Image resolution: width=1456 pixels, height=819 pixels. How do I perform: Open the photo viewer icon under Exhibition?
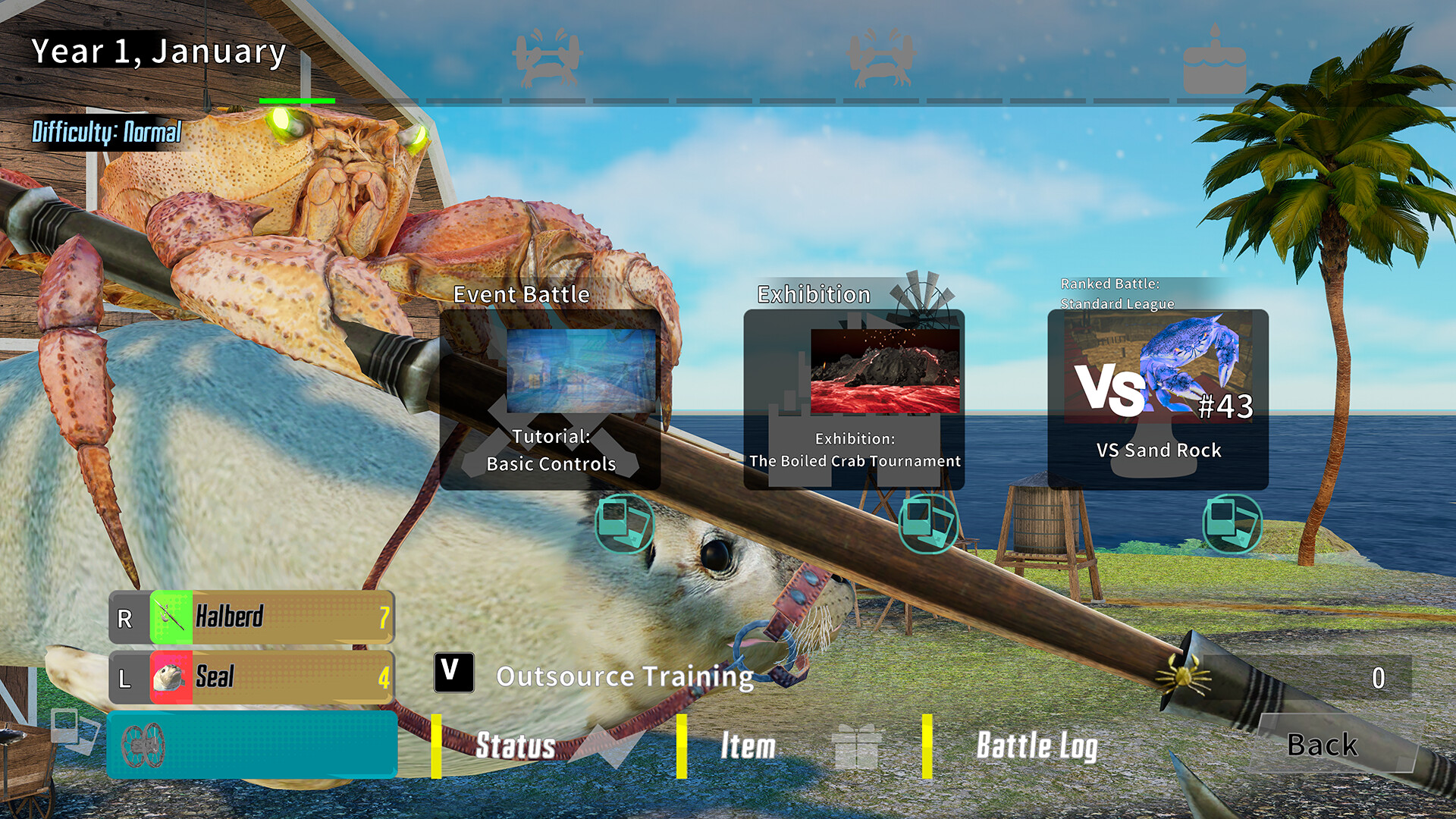pos(927,525)
